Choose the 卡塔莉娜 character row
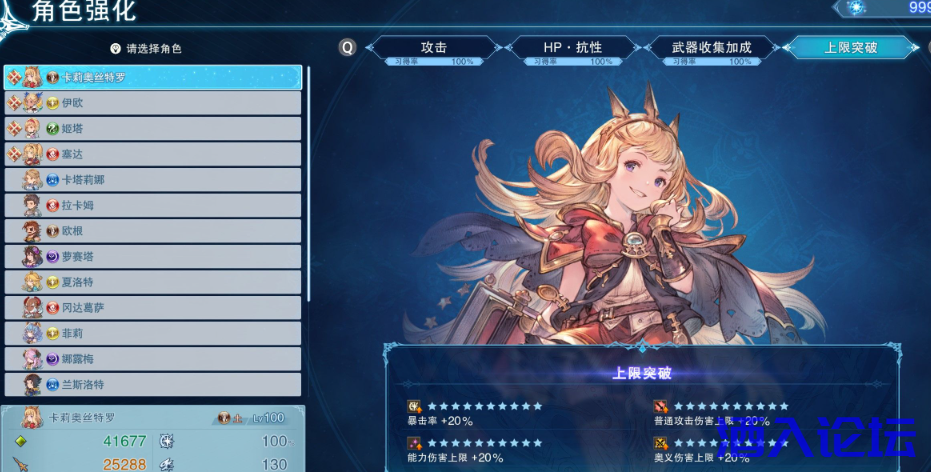This screenshot has width=931, height=472. click(x=153, y=180)
